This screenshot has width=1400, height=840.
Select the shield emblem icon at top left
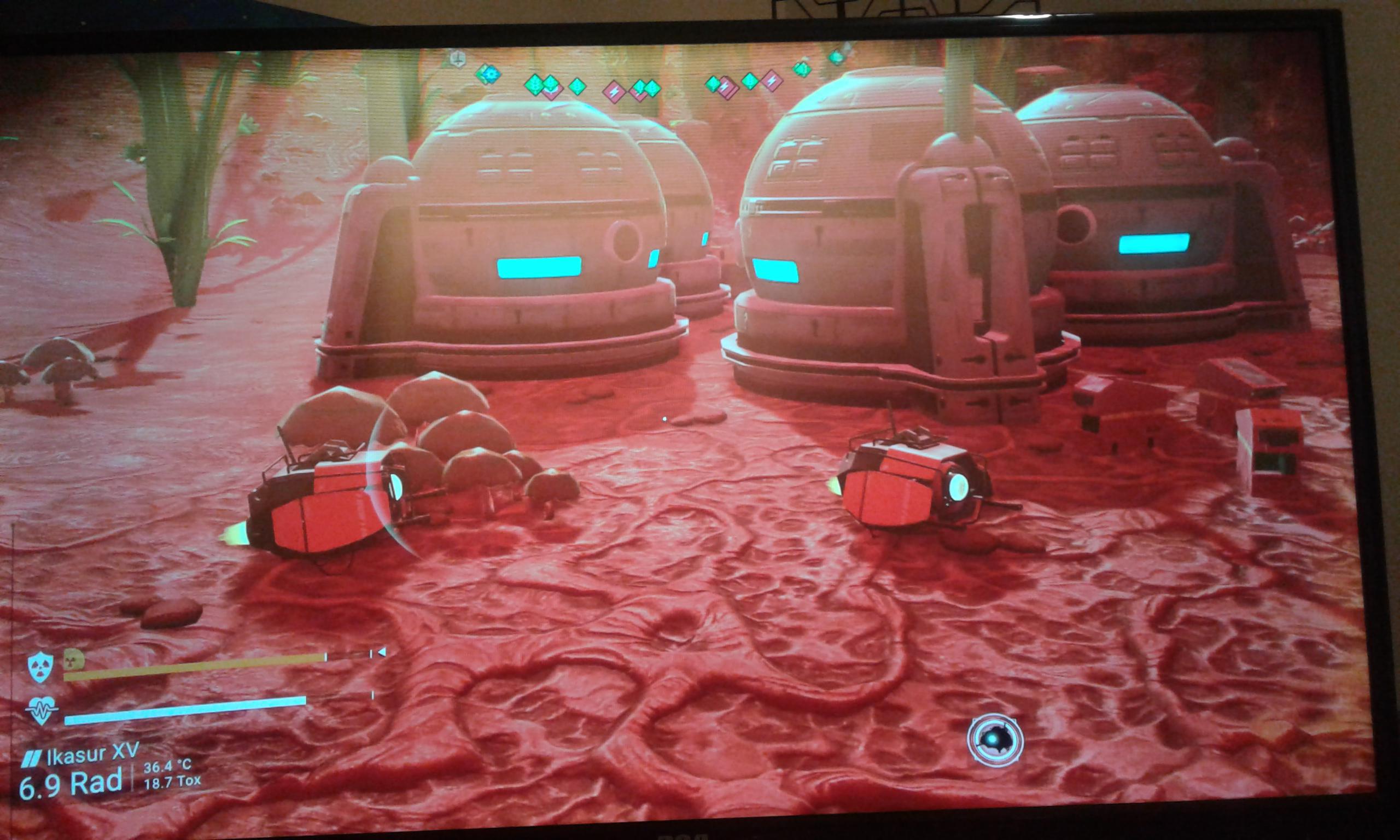coord(457,59)
